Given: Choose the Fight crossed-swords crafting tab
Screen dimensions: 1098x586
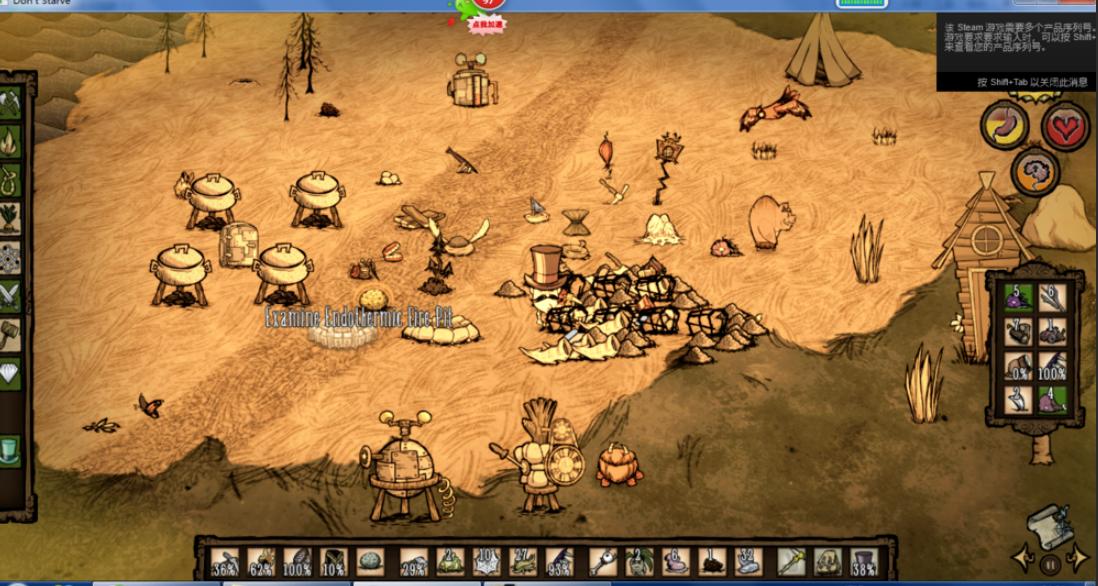Looking at the screenshot, I should pos(11,295).
